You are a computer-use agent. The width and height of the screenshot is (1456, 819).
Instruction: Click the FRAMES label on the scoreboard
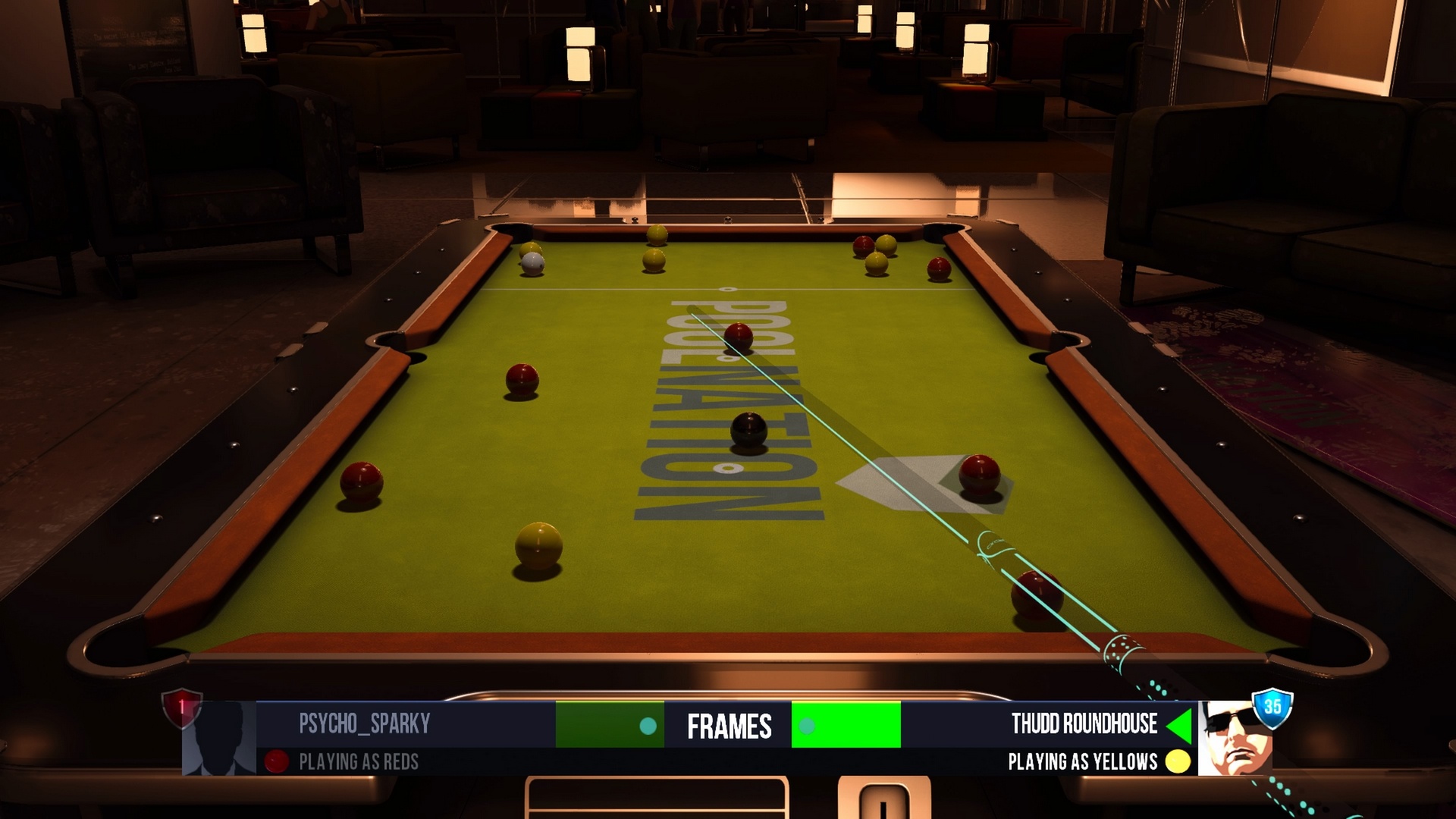tap(730, 726)
